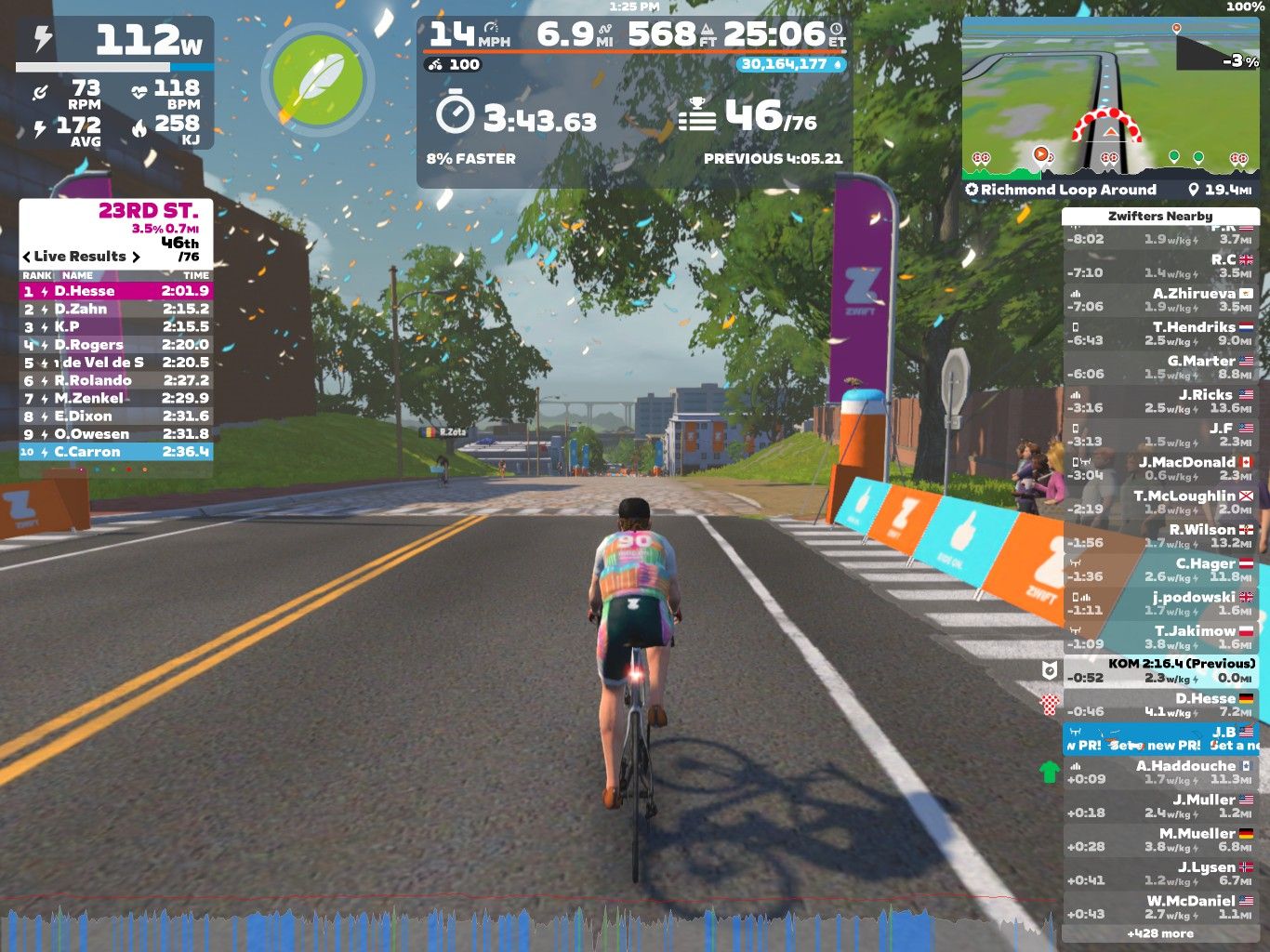Choose C.Hager from the riders list
Screen dimensions: 1270x952
(x=1159, y=569)
